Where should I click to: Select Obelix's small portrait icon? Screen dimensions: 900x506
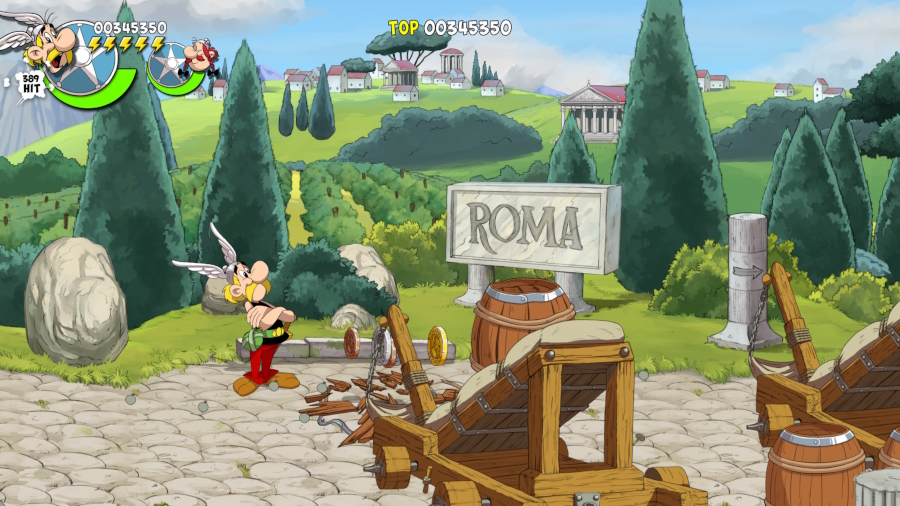coord(199,56)
